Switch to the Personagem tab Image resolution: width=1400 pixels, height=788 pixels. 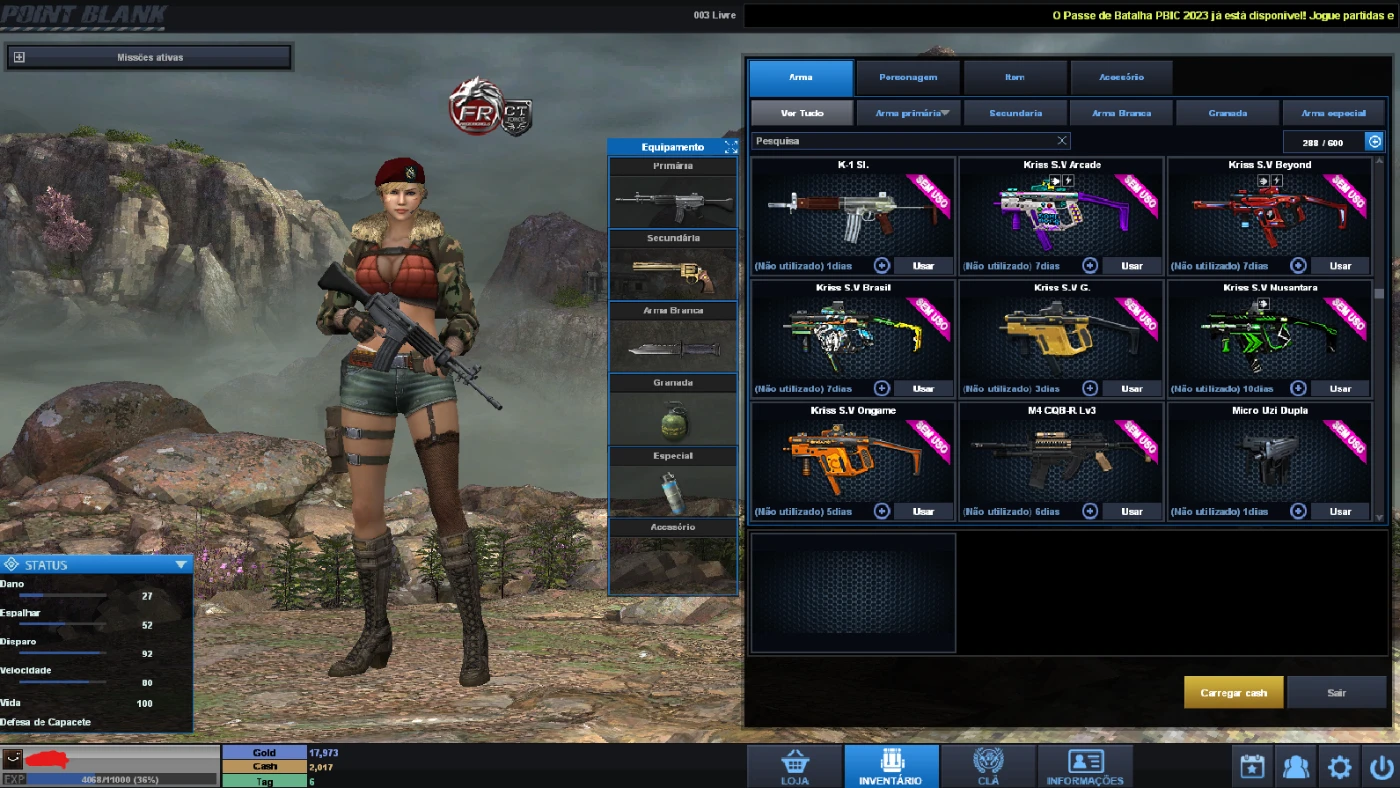click(x=907, y=76)
